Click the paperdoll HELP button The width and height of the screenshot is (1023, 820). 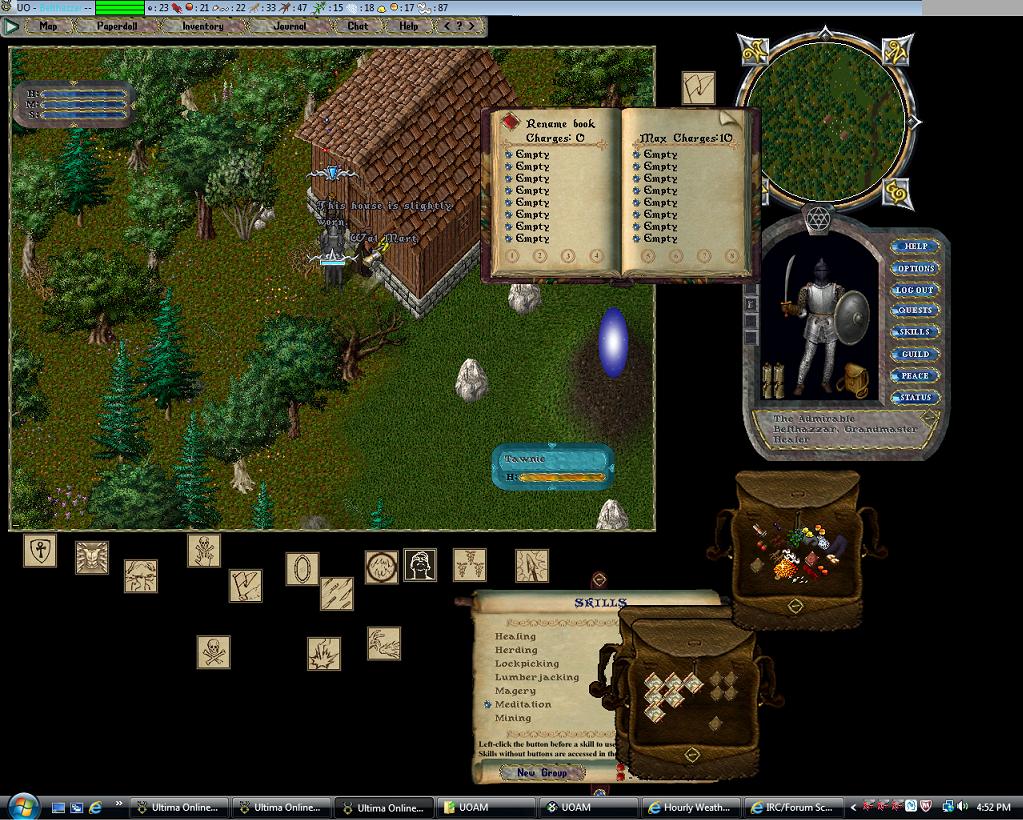(x=915, y=246)
